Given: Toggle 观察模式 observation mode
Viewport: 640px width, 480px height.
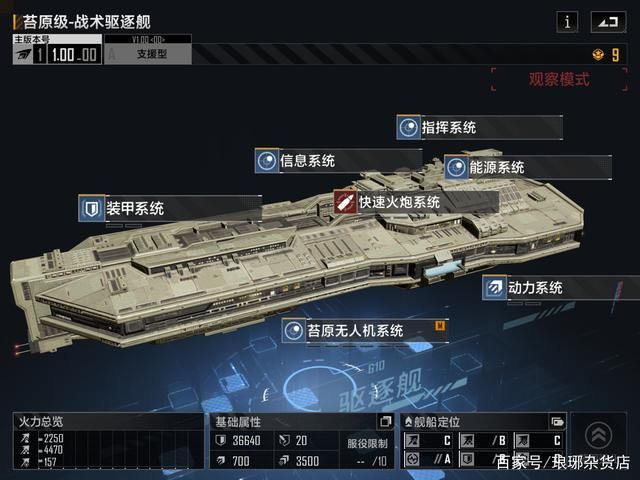Looking at the screenshot, I should point(558,80).
